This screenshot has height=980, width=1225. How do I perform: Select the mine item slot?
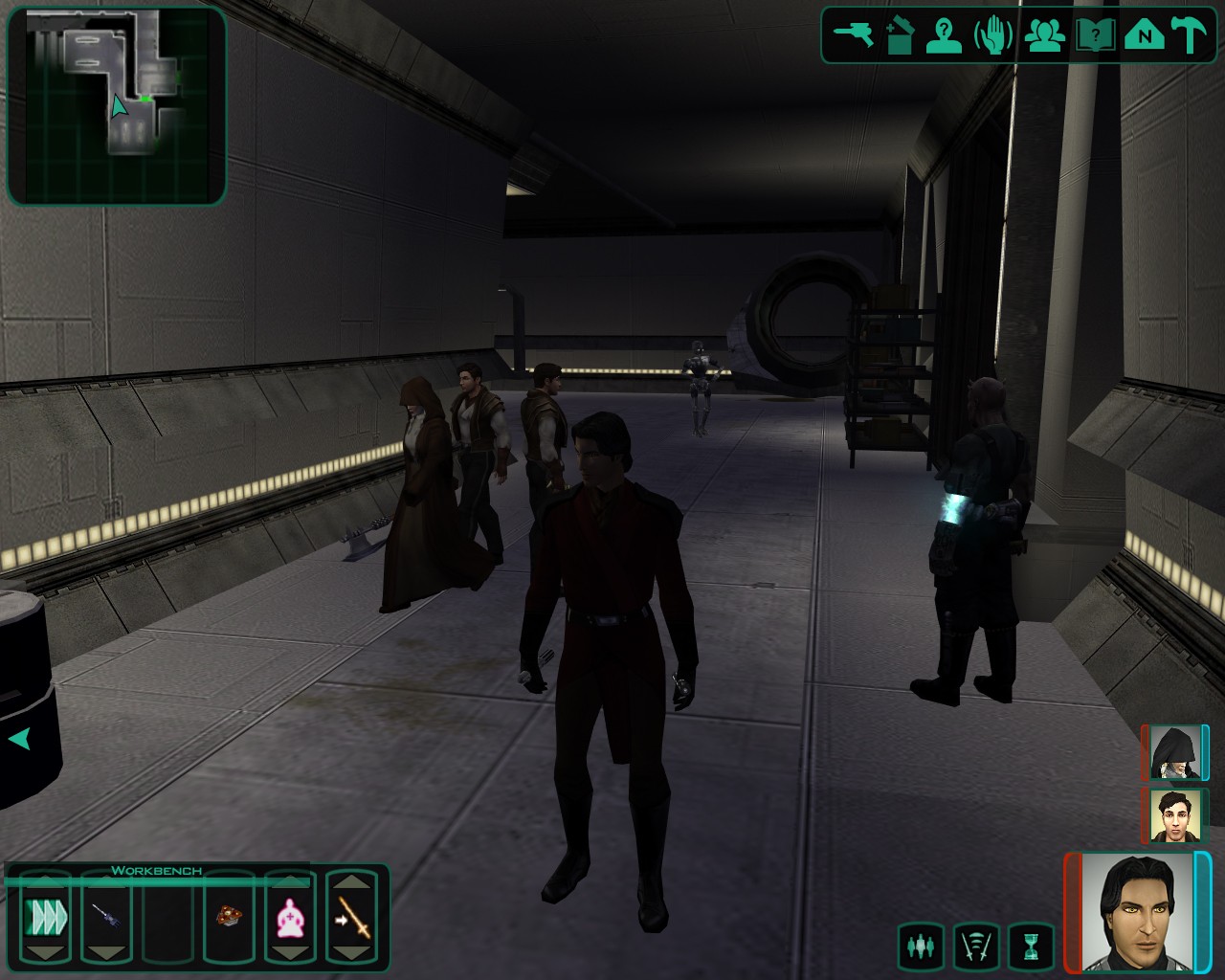[228, 918]
